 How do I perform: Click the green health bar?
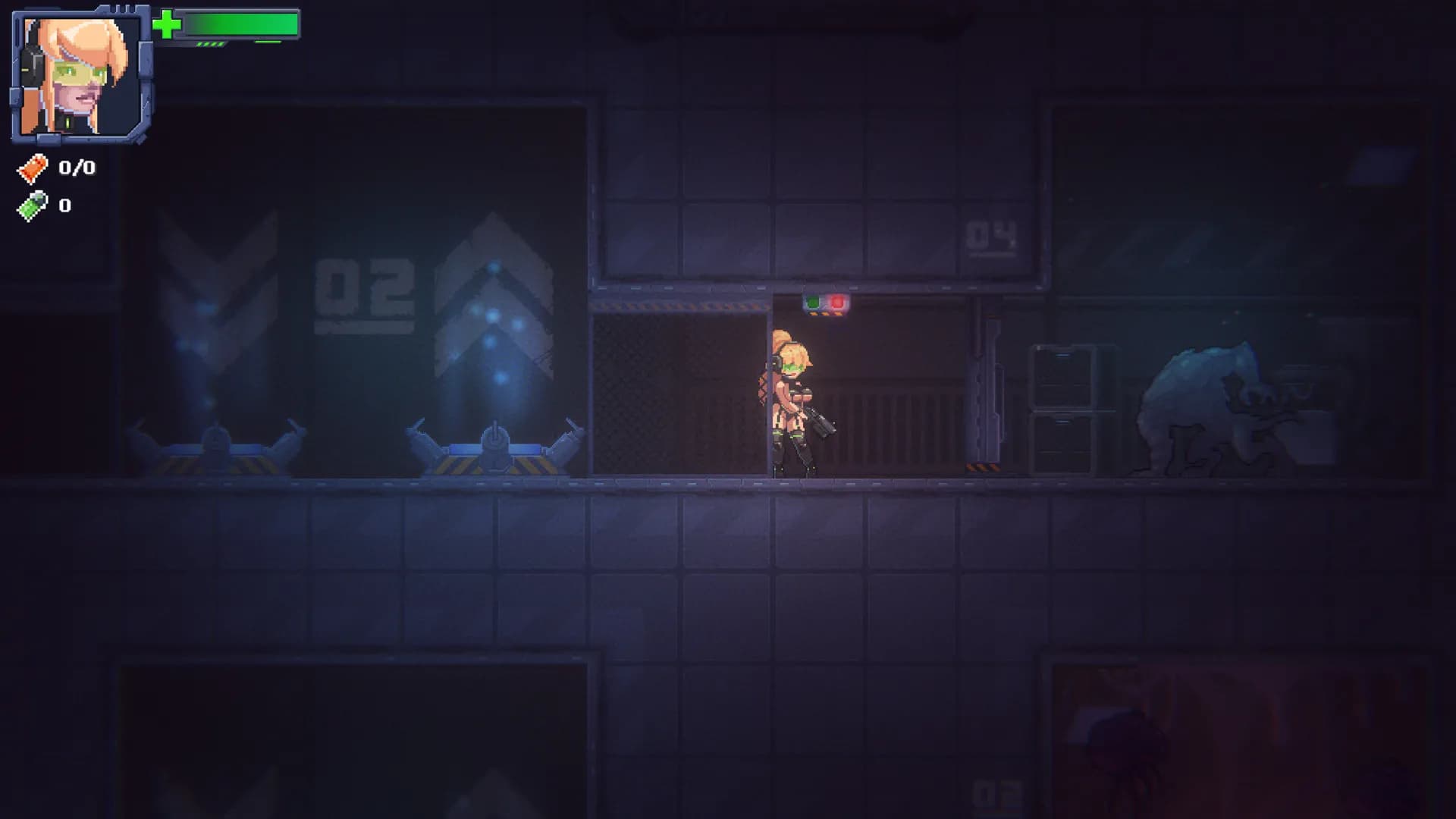(239, 23)
